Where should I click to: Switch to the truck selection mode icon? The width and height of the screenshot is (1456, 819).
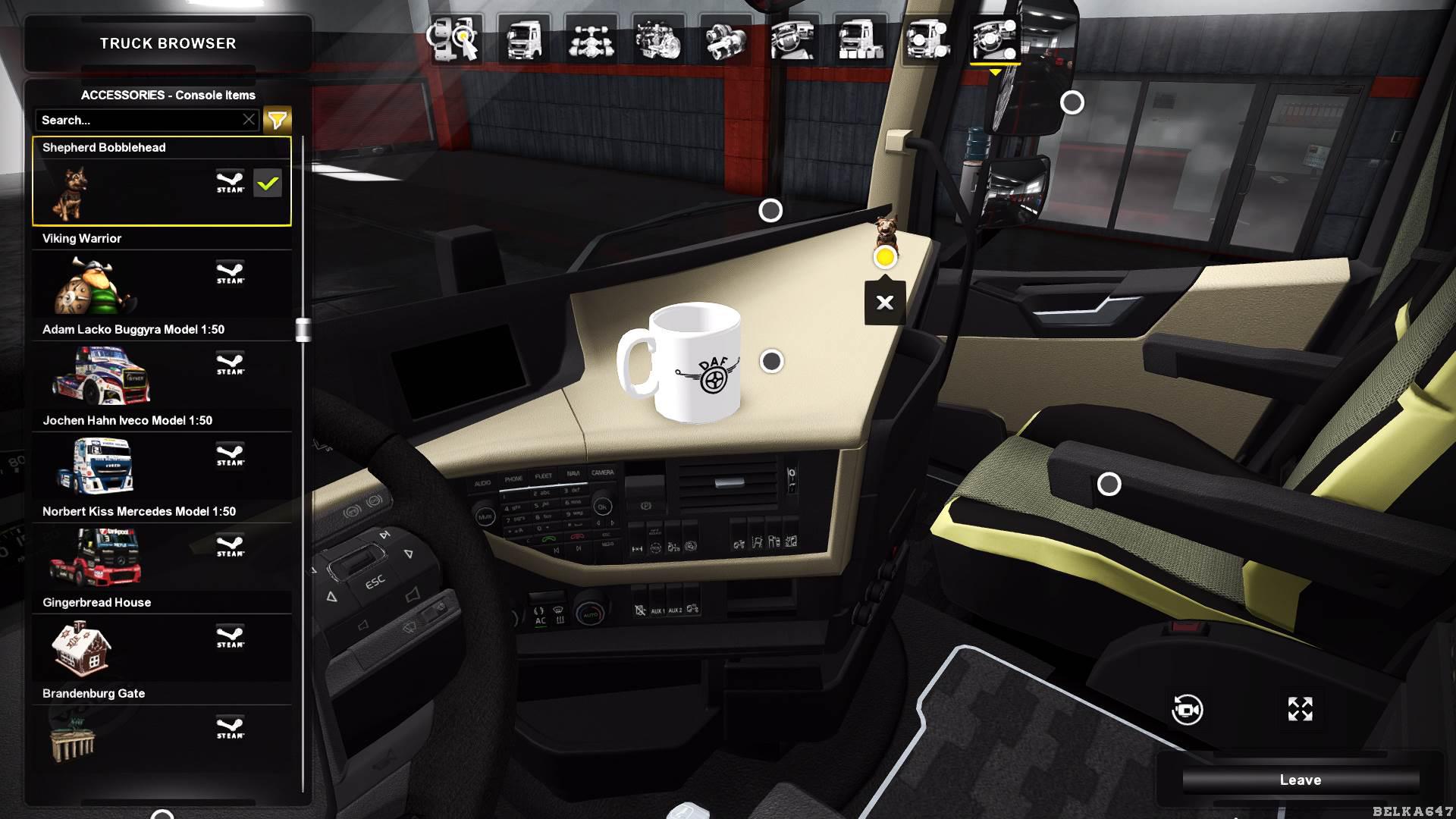455,39
